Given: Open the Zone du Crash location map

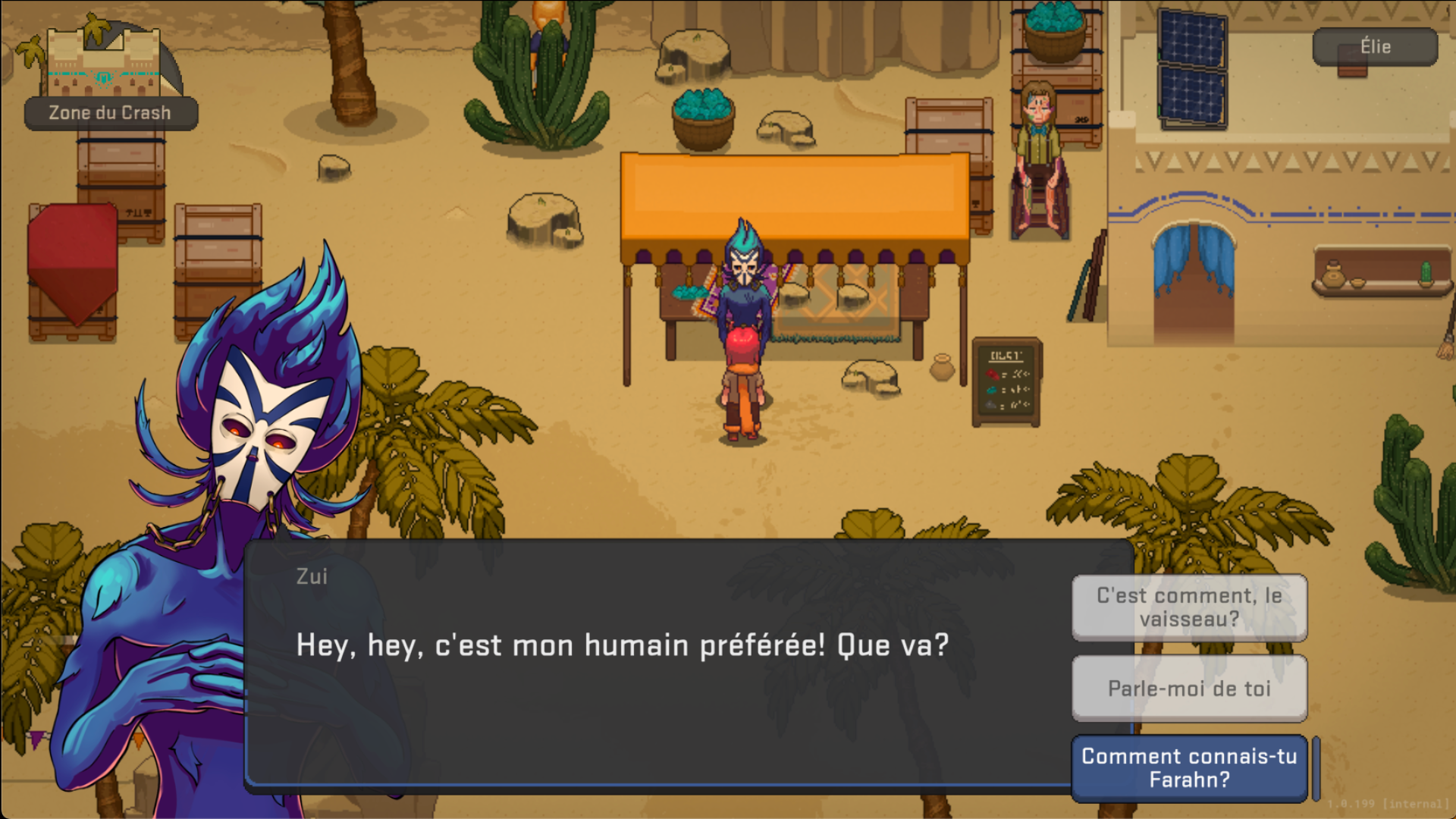Looking at the screenshot, I should tap(106, 76).
